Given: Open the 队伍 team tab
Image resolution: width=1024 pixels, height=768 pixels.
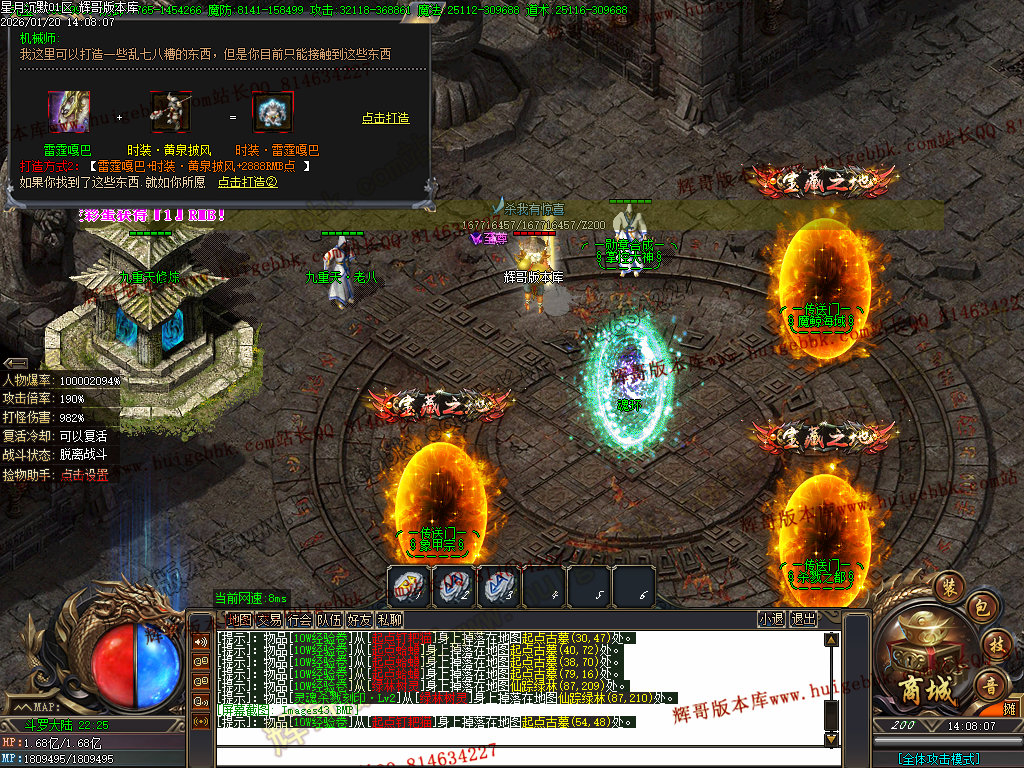Looking at the screenshot, I should pos(329,619).
